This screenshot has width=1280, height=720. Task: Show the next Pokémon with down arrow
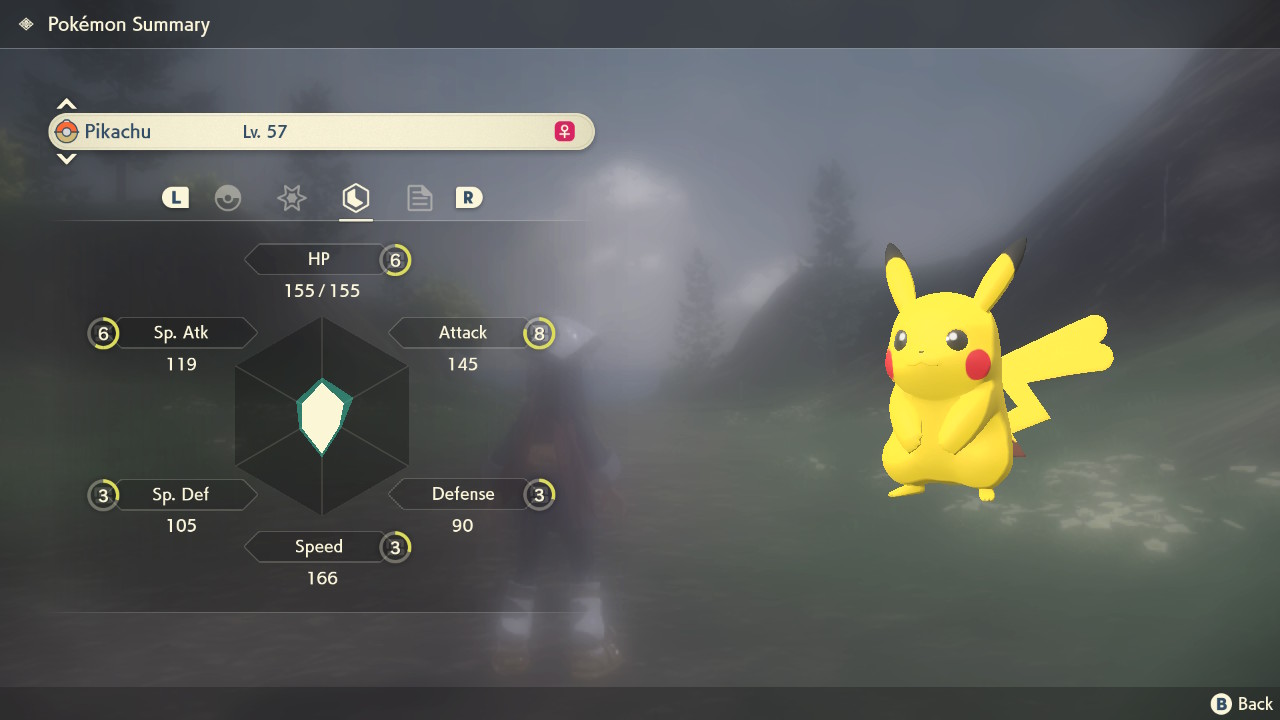[66, 158]
